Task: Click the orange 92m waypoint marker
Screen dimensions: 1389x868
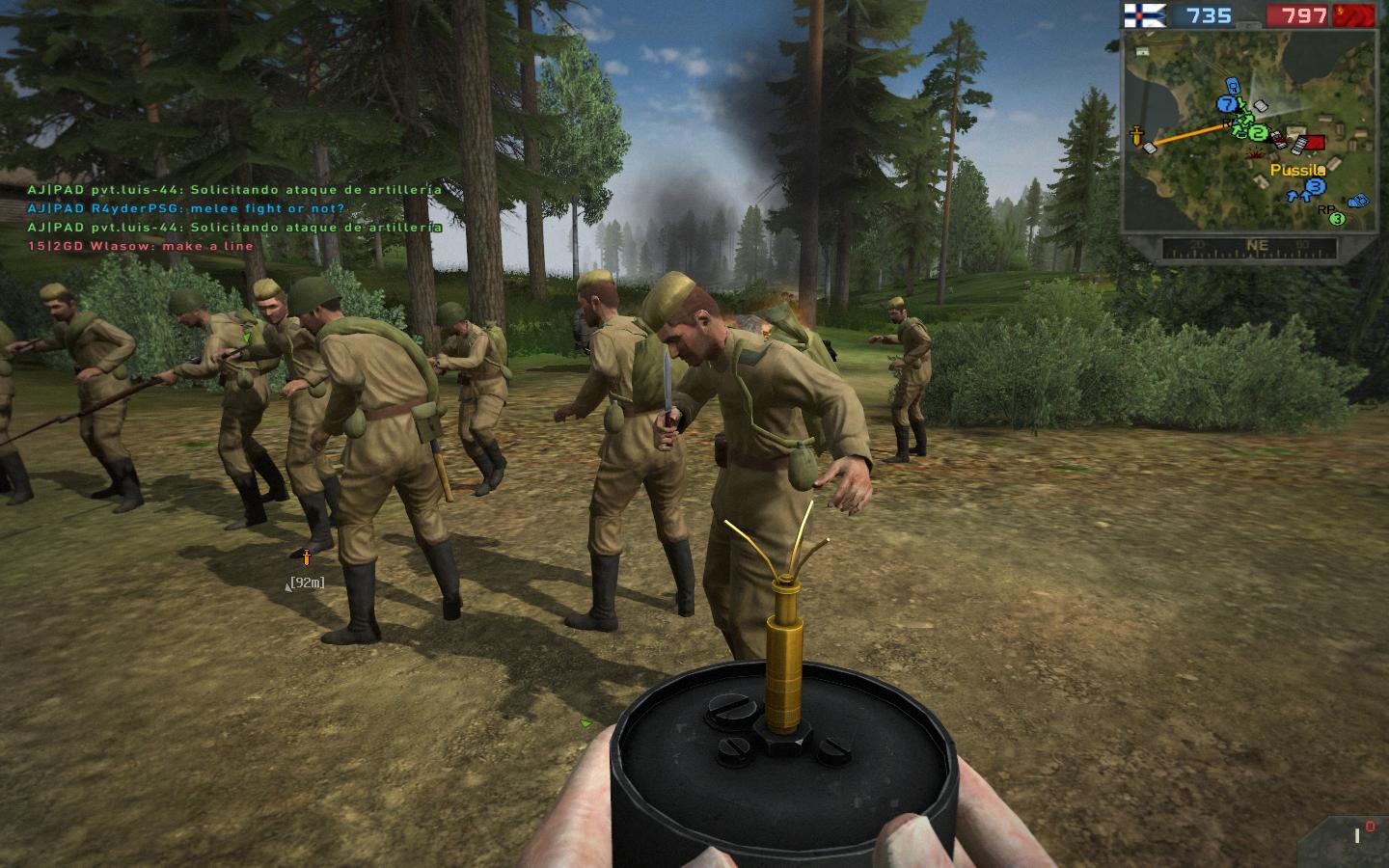Action: tap(307, 556)
